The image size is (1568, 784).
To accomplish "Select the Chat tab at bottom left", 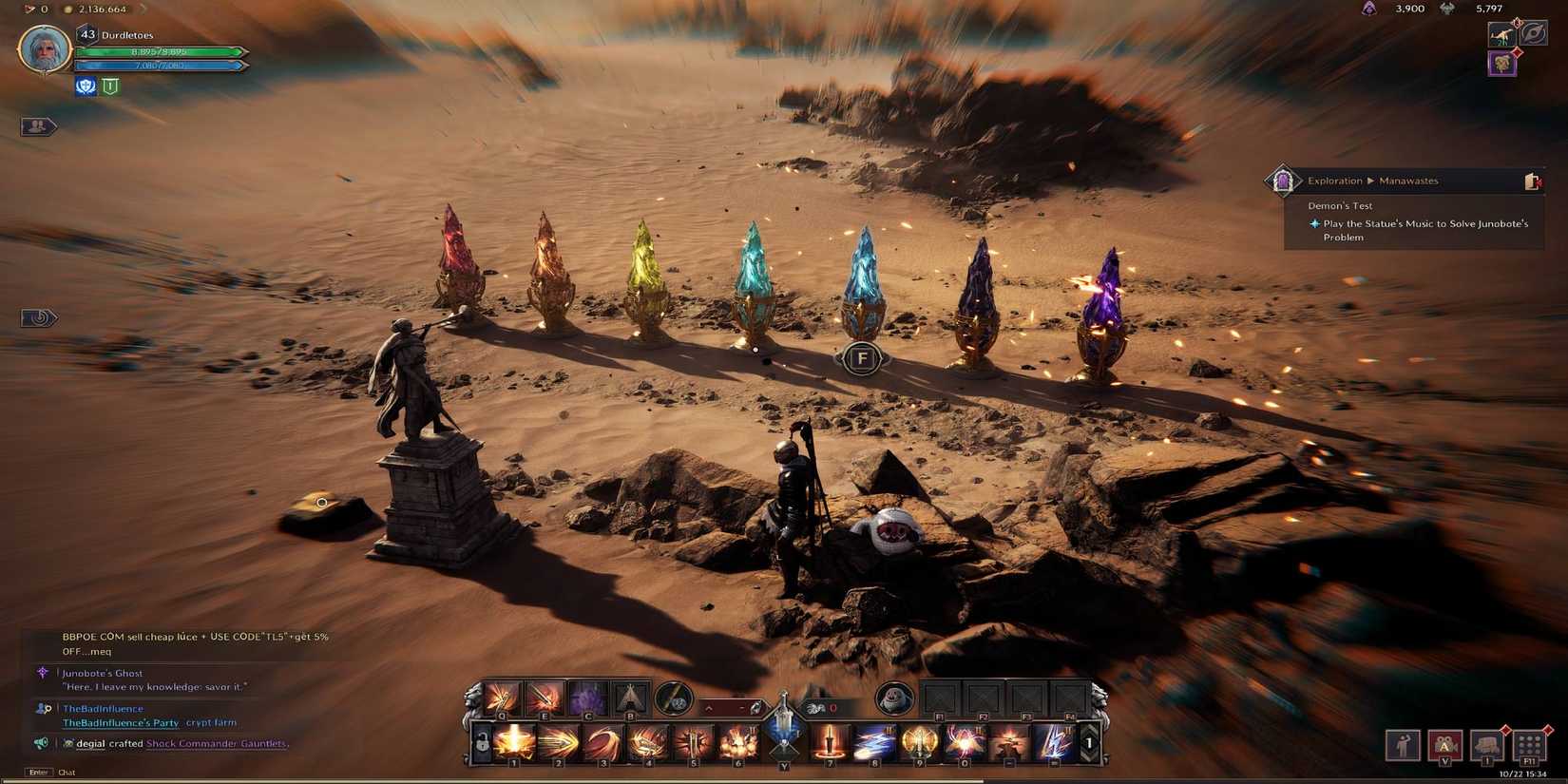I will [x=66, y=772].
